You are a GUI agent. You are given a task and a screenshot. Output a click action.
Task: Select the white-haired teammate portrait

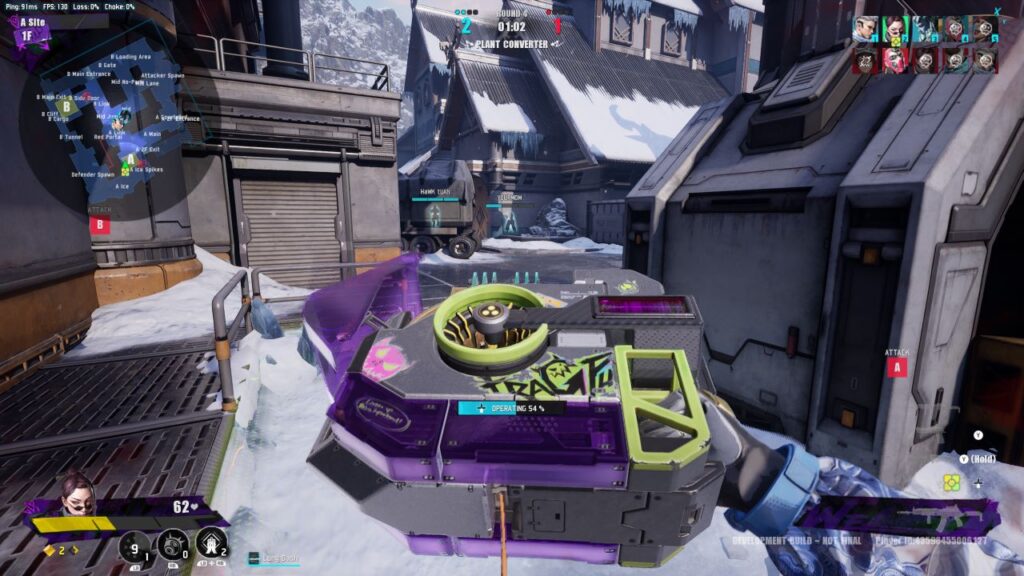pyautogui.click(x=863, y=30)
